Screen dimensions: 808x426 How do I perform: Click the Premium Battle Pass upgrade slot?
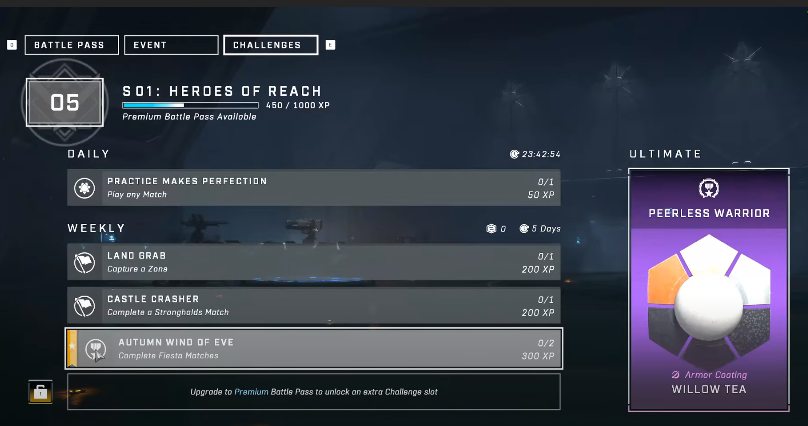coord(314,392)
